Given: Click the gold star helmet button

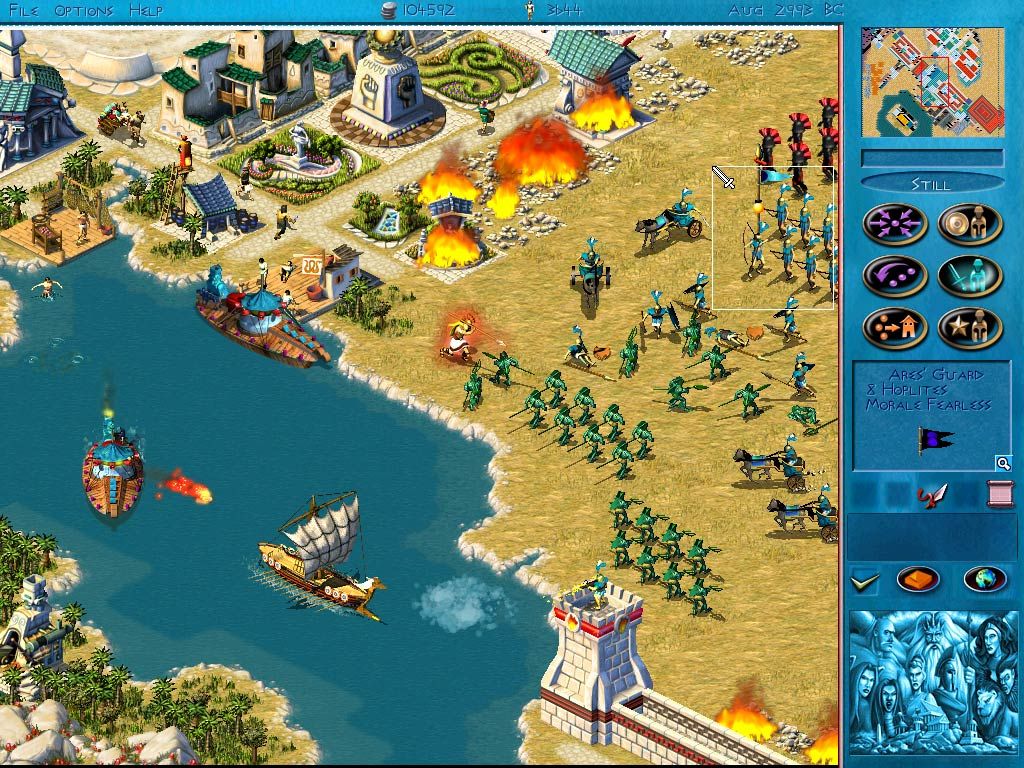Looking at the screenshot, I should 970,328.
